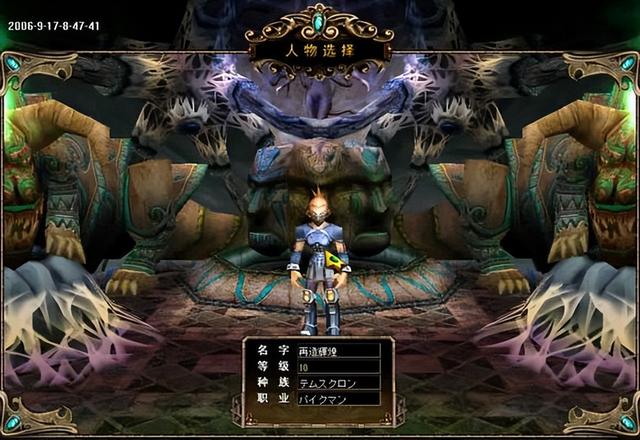Click the 名字 character name field
This screenshot has width=640, height=440.
[x=338, y=351]
